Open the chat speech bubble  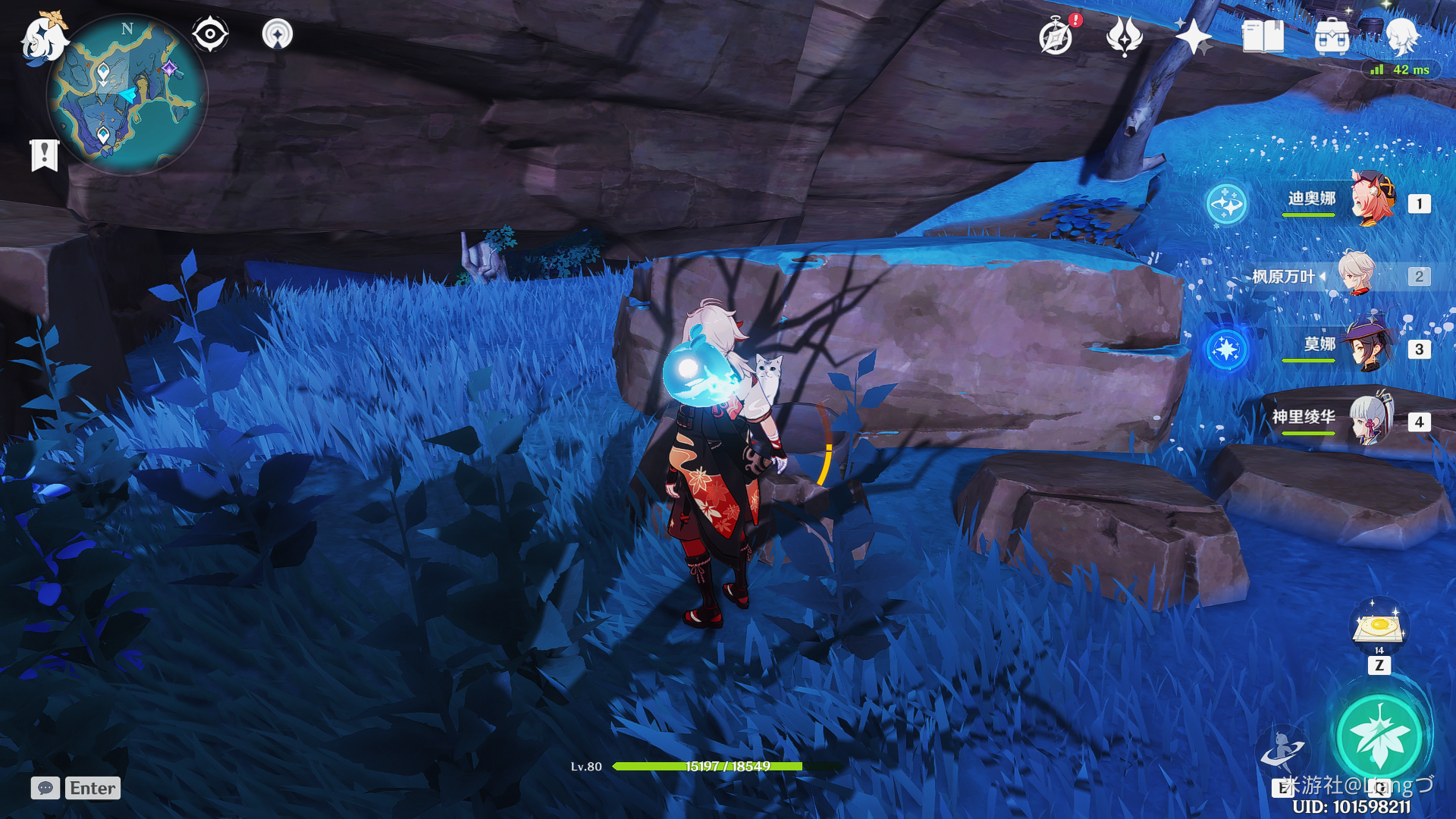pos(45,788)
